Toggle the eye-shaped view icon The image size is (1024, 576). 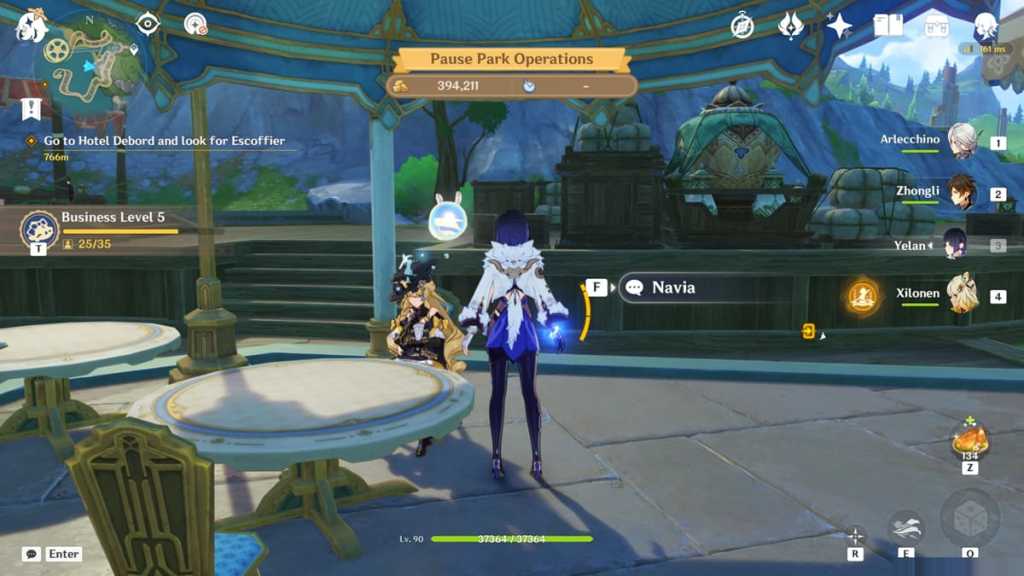pos(148,24)
